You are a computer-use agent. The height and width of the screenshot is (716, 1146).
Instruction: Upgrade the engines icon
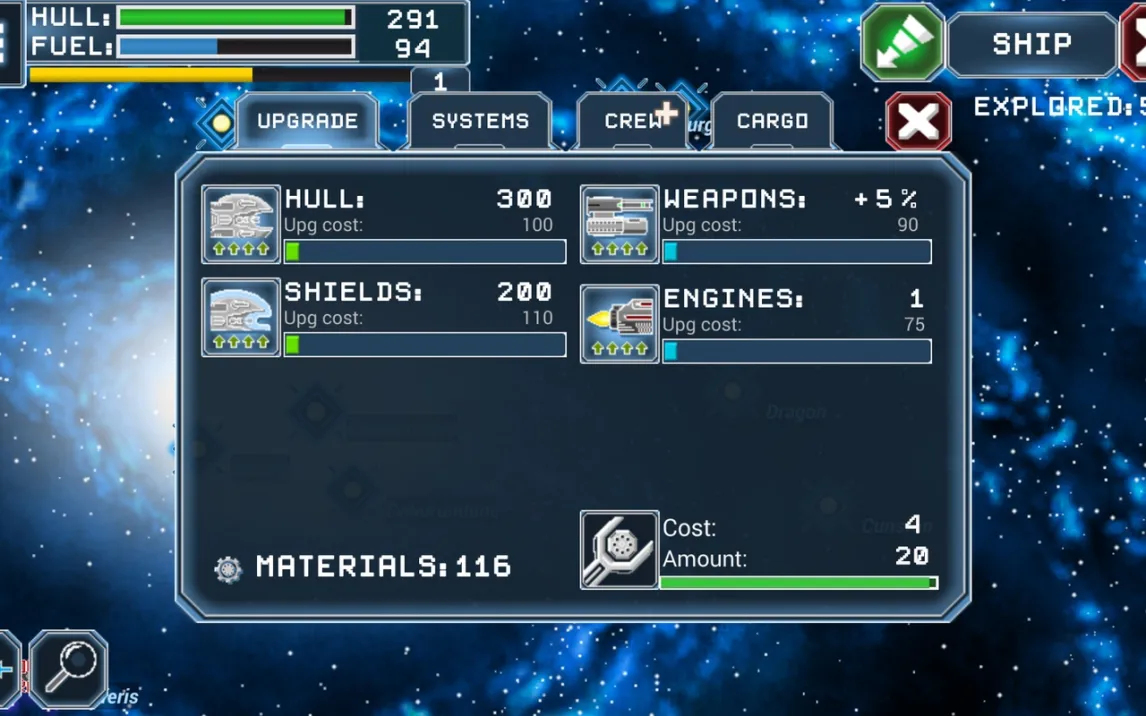[619, 324]
